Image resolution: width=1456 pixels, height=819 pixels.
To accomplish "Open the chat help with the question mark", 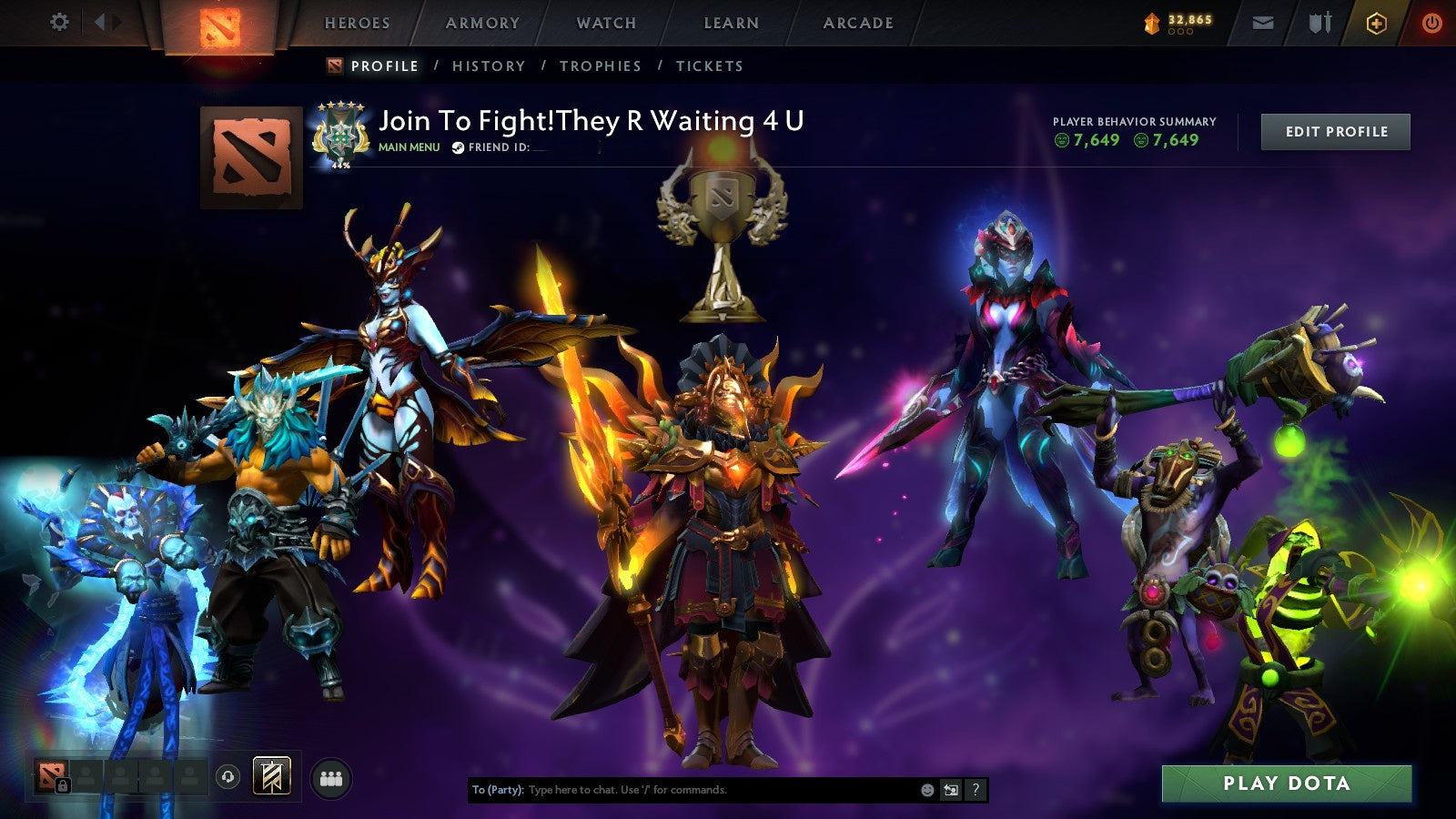I will pyautogui.click(x=975, y=791).
